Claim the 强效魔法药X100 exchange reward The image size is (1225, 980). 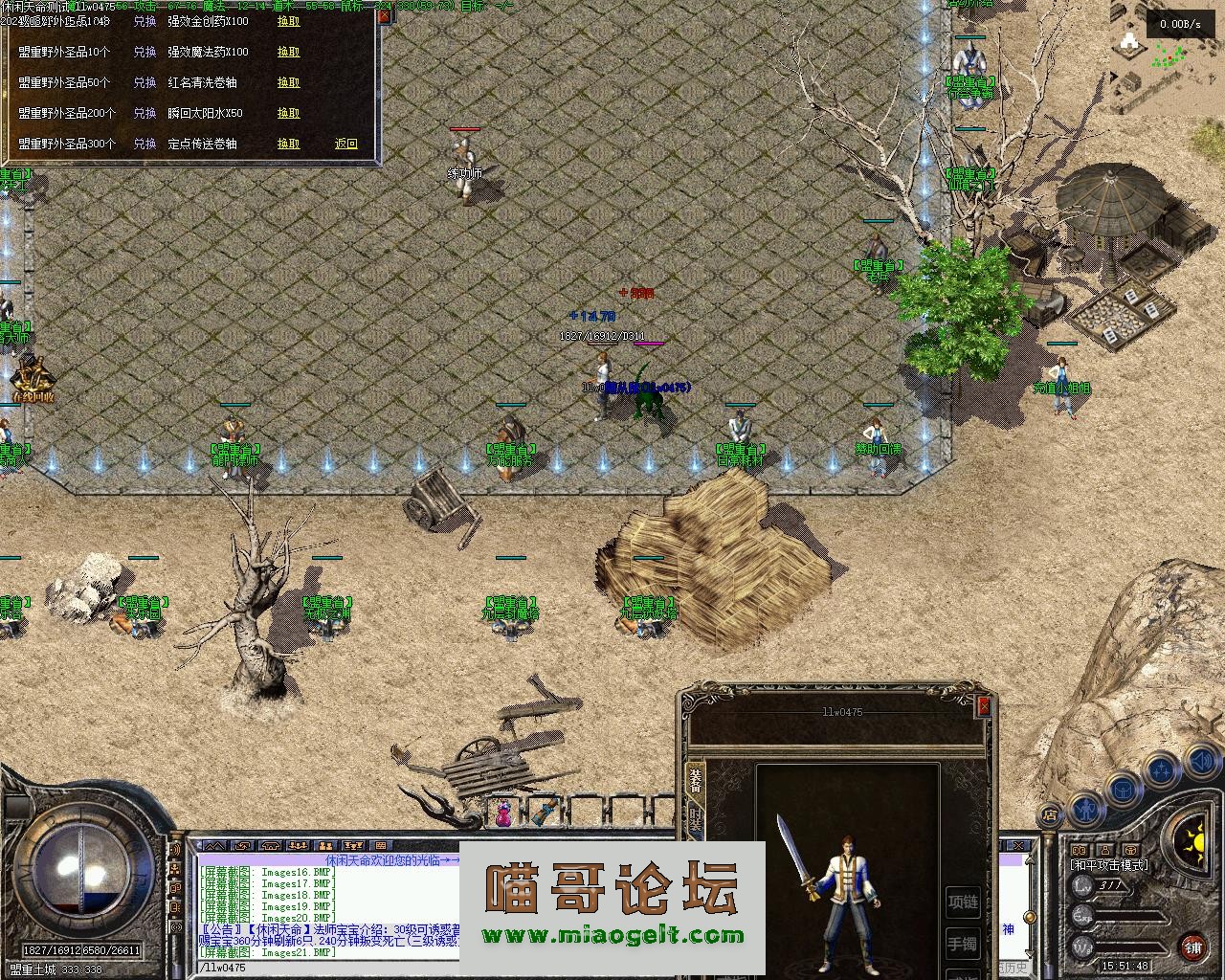pos(288,52)
